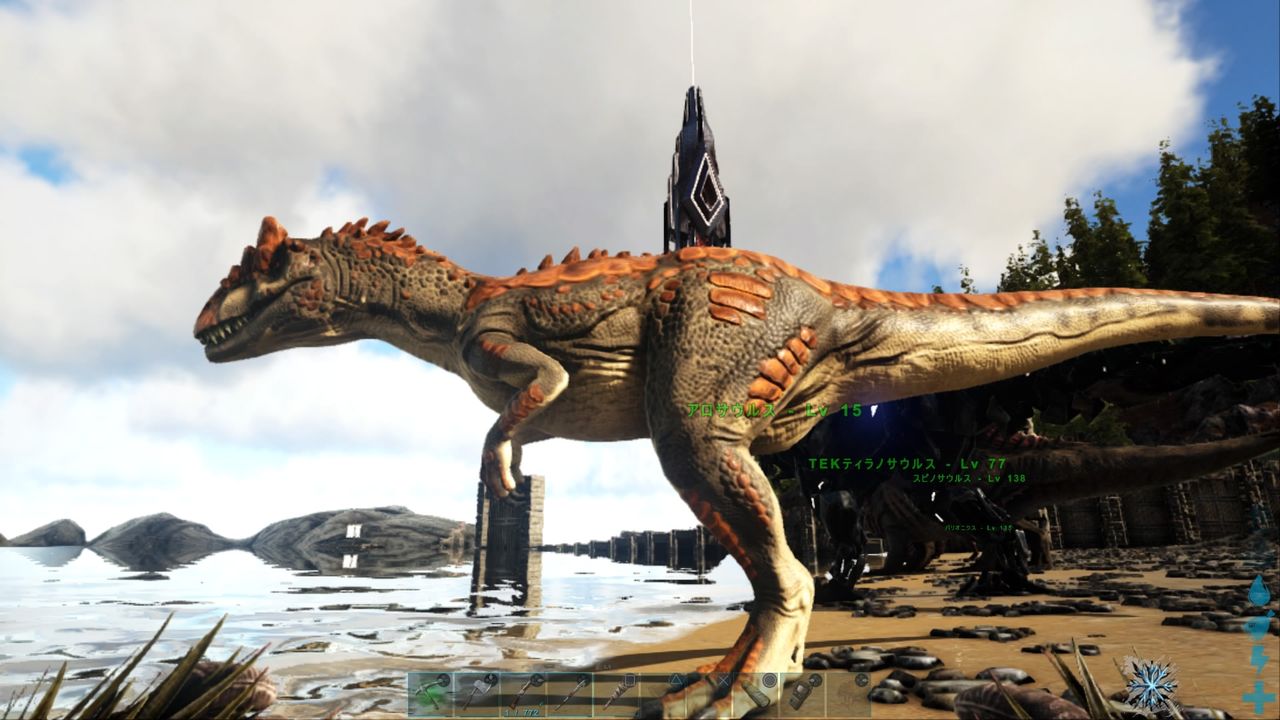Click the blue water drop hydration status icon

click(x=1260, y=589)
